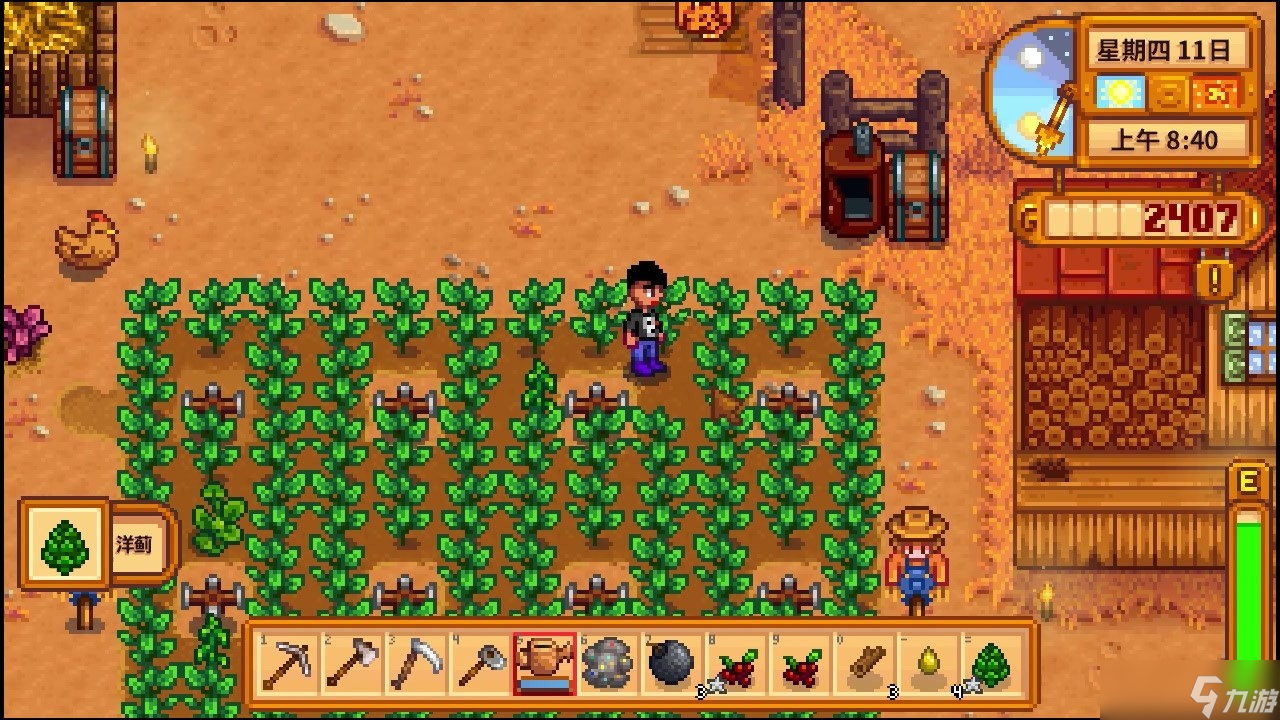Pick the speckled grey stone item

607,663
